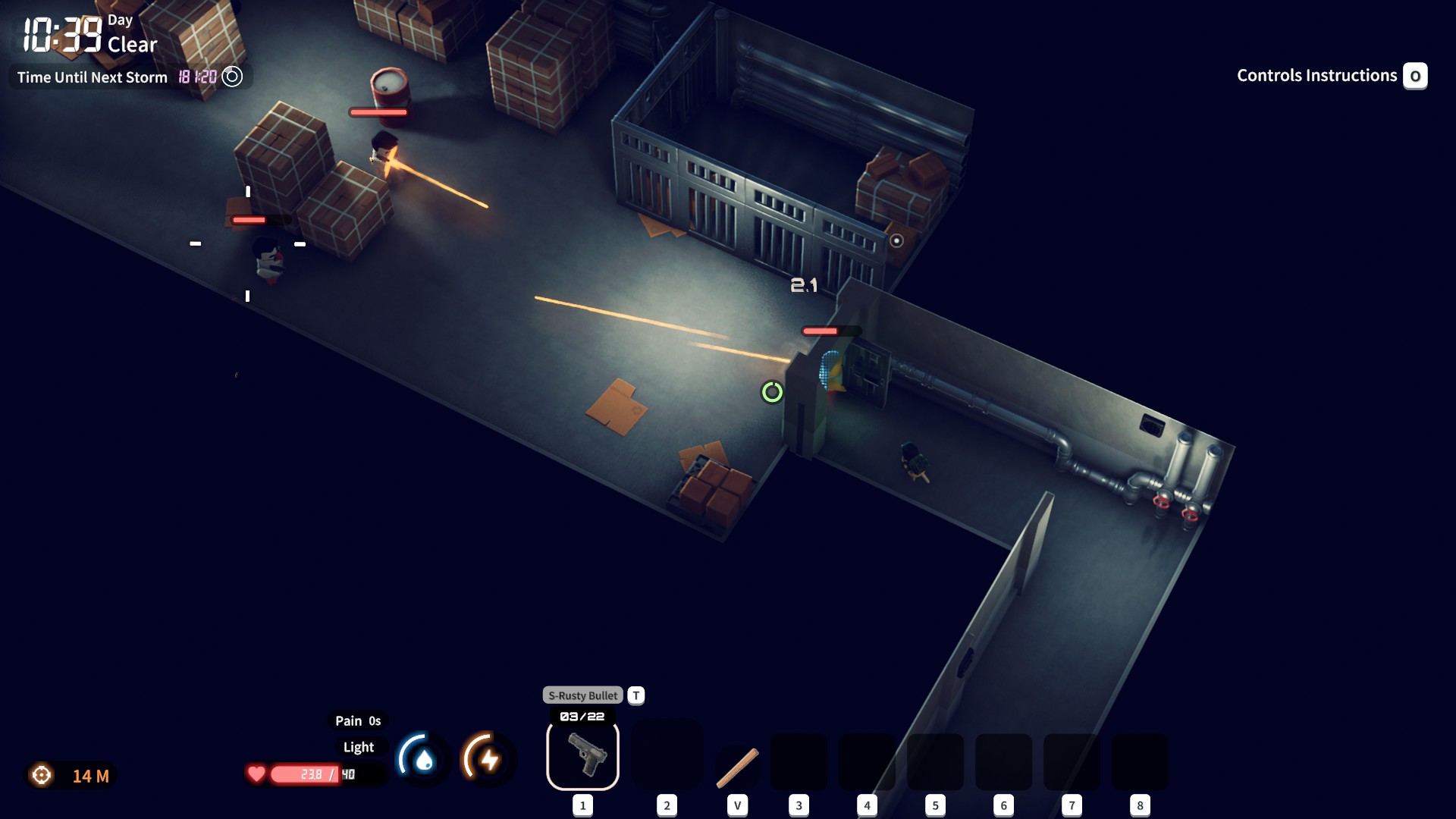1456x819 pixels.
Task: Click the Pain 0s status button
Action: (x=358, y=720)
